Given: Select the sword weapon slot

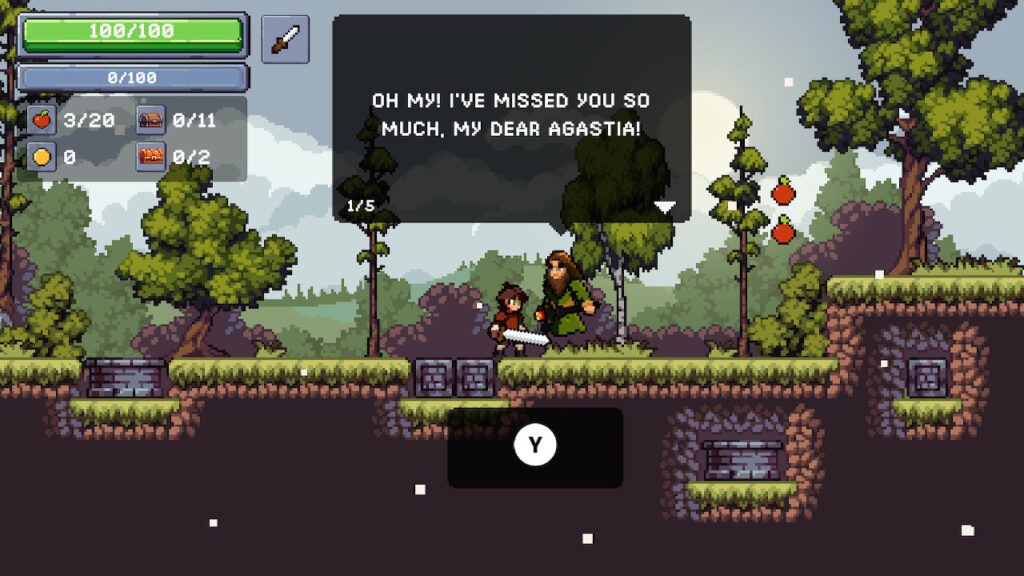Looking at the screenshot, I should [285, 39].
